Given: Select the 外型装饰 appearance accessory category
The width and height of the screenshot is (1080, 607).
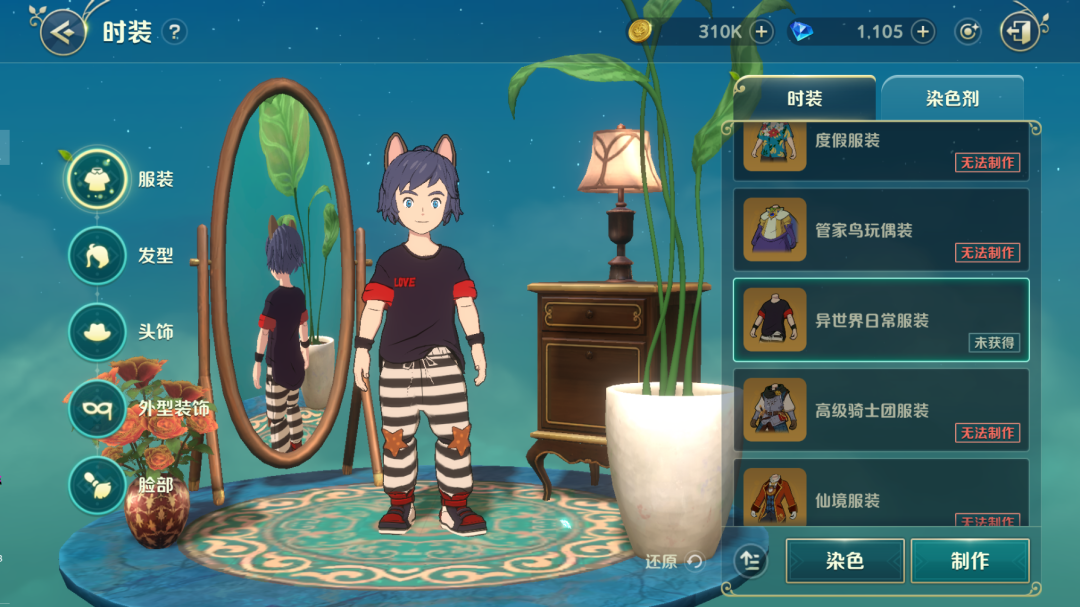Looking at the screenshot, I should point(97,408).
